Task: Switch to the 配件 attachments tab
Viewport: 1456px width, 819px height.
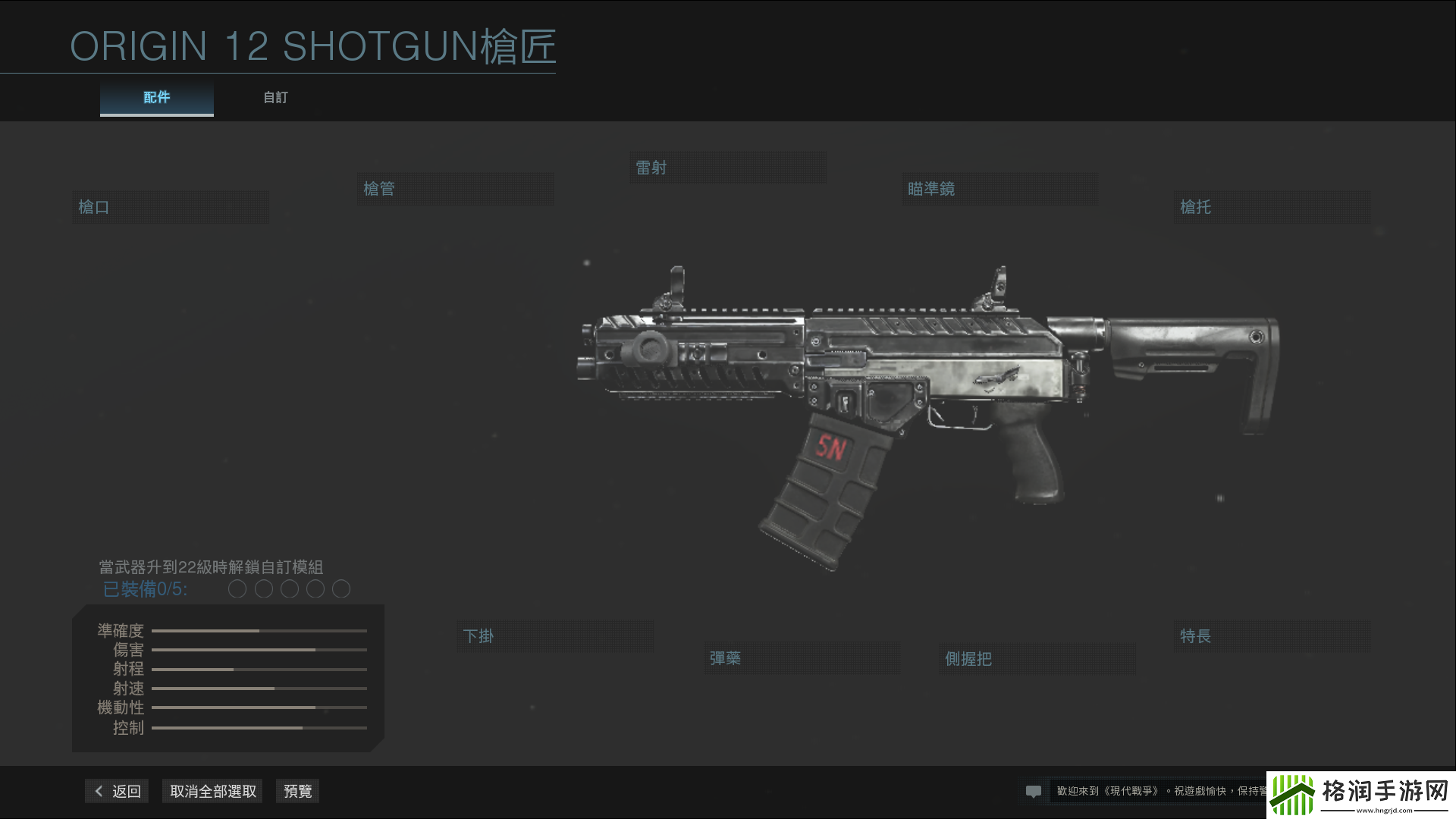Action: 156,97
